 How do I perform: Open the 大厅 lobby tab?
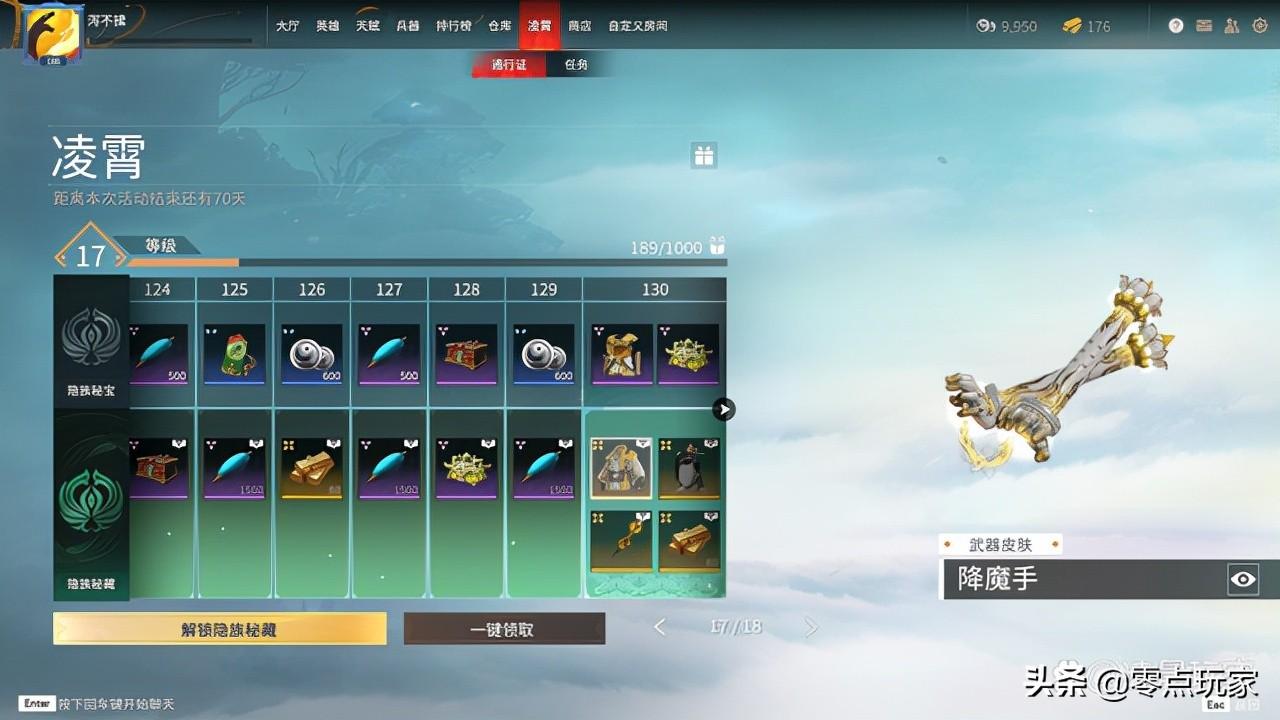(288, 26)
